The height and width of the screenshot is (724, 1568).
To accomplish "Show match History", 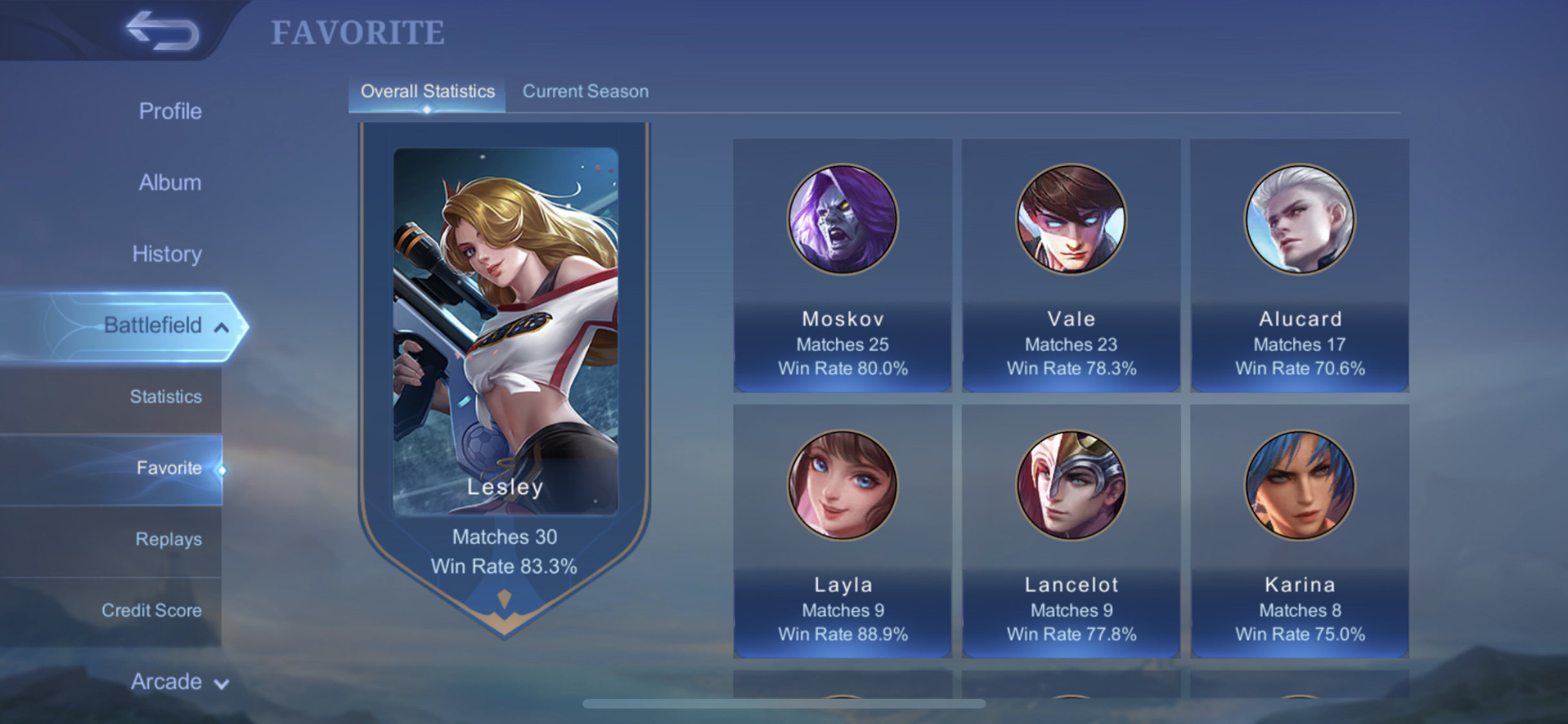I will 167,254.
